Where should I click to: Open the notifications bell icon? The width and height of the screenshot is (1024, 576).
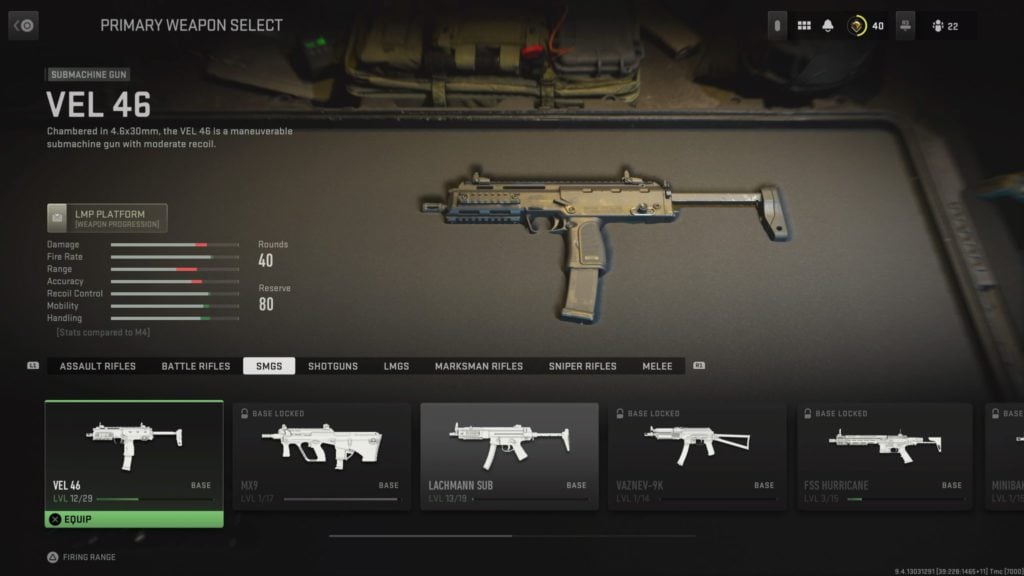[828, 25]
